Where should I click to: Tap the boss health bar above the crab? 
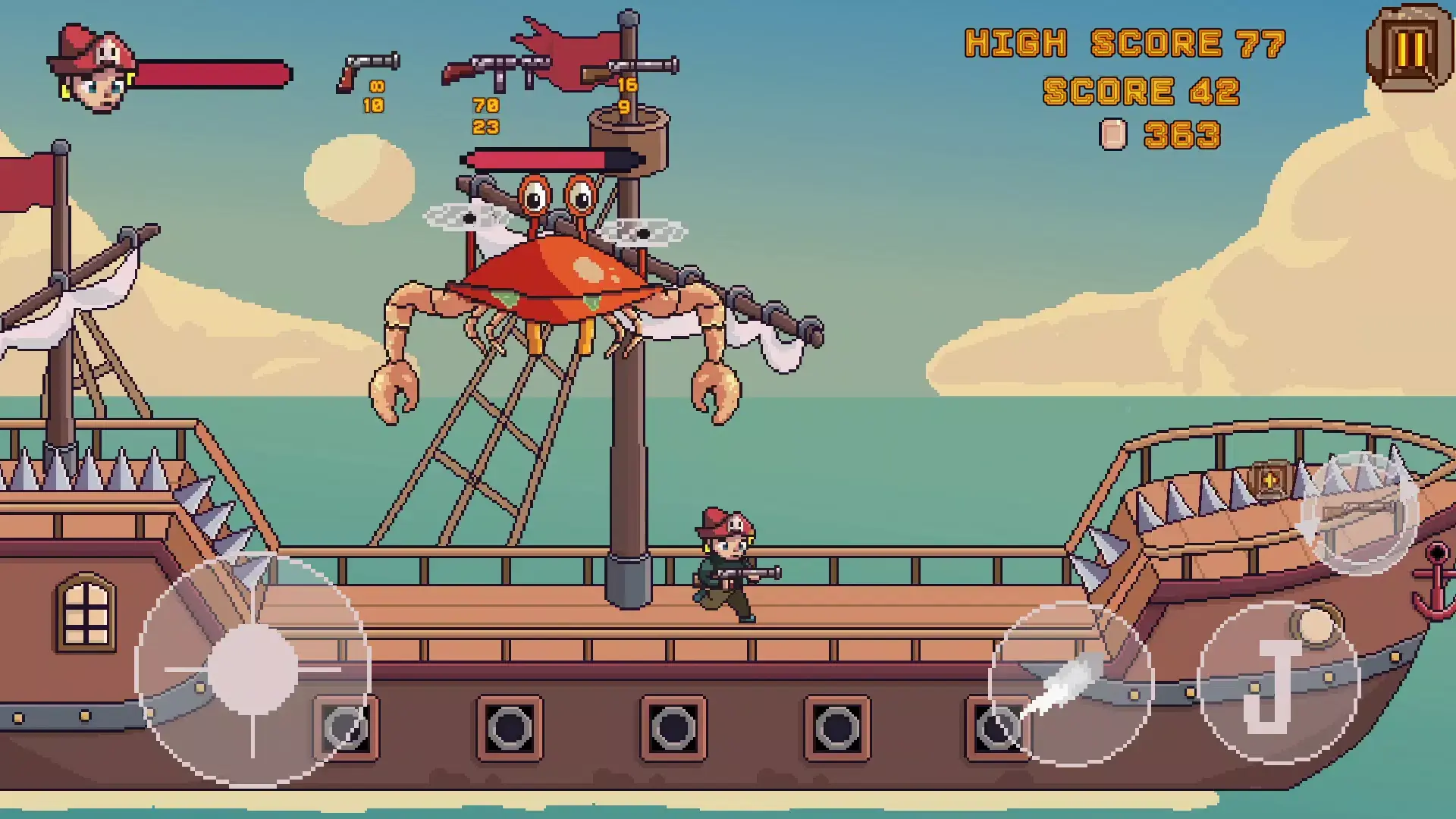(554, 160)
